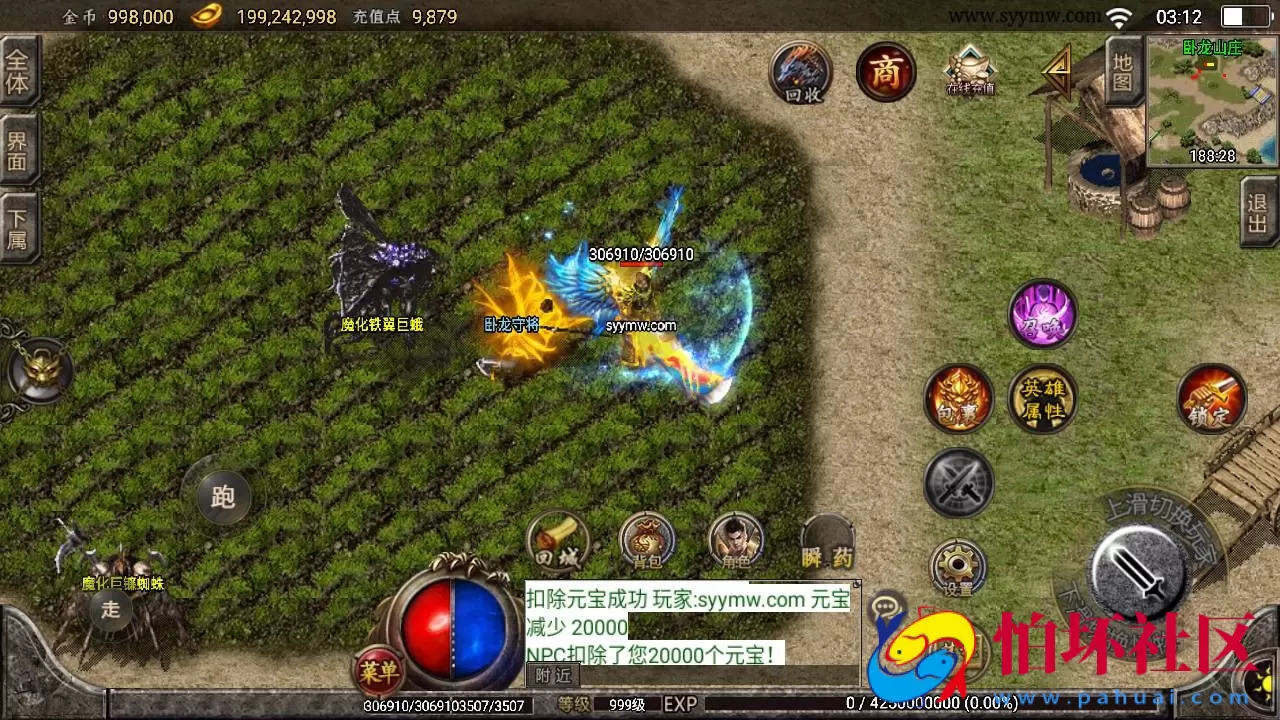The width and height of the screenshot is (1280, 720).
Task: Open the 包裹 parcel icon
Action: point(958,399)
